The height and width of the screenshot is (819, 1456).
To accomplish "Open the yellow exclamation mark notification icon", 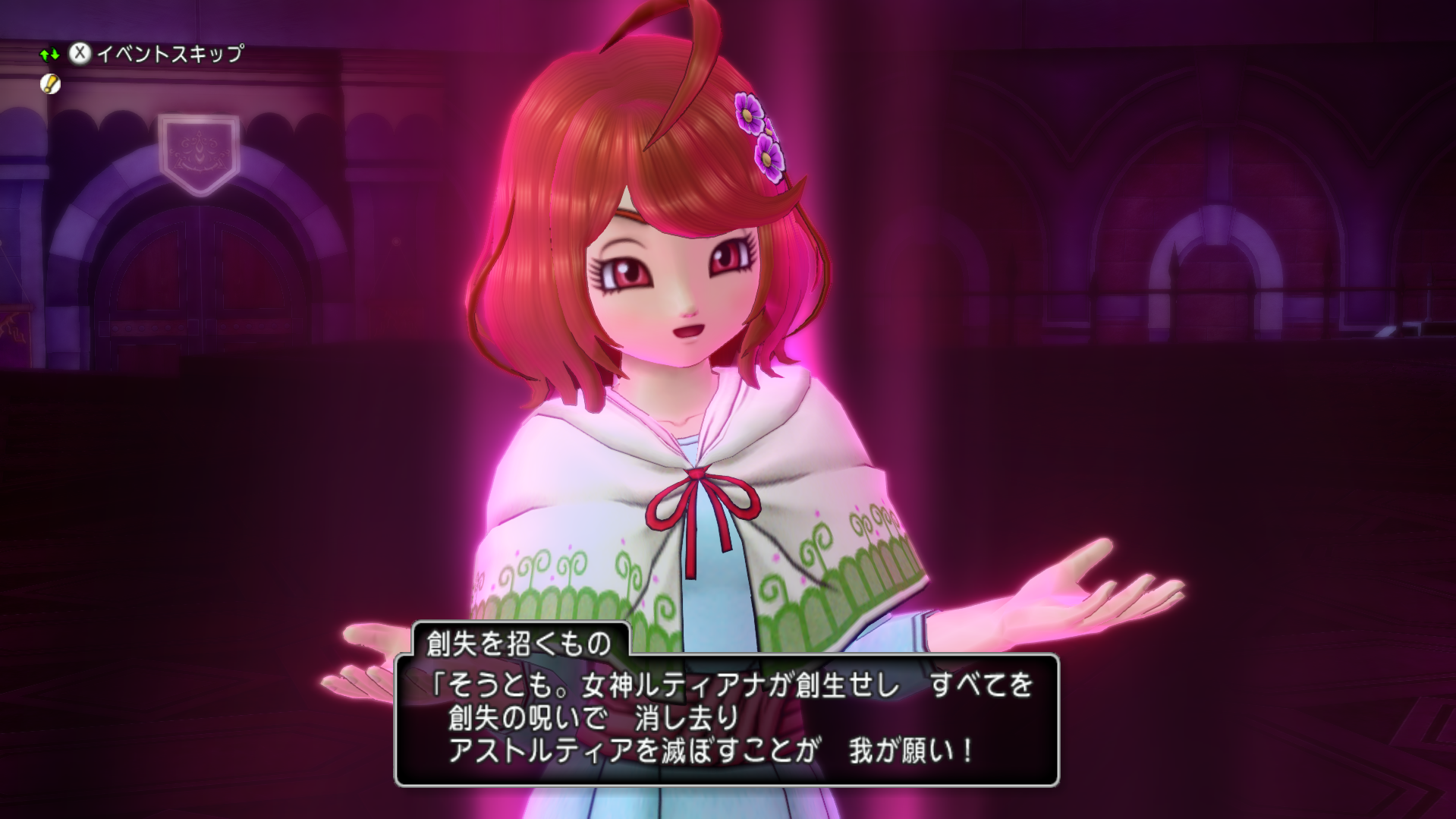I will 50,84.
